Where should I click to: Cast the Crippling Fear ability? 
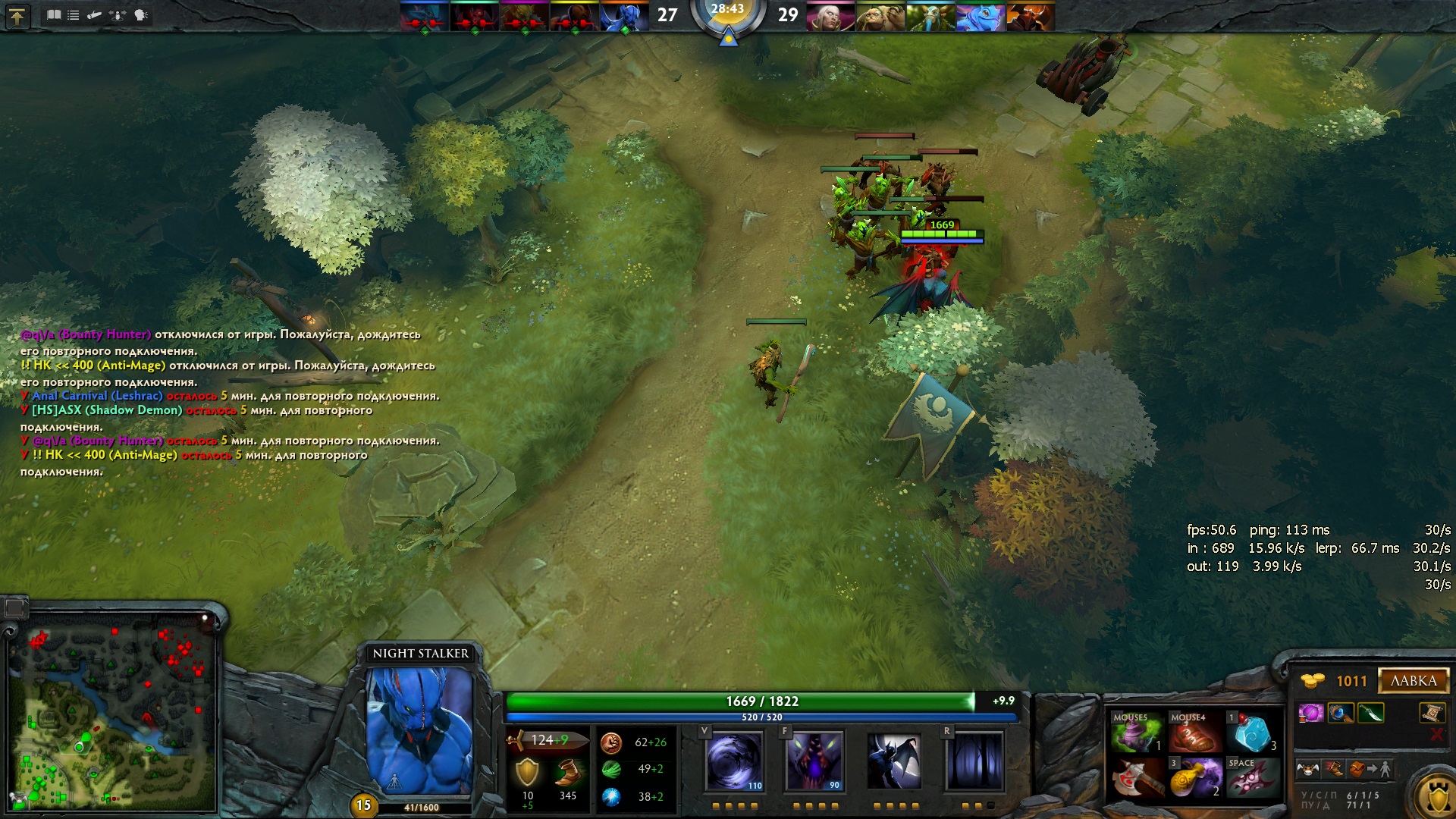pos(814,761)
